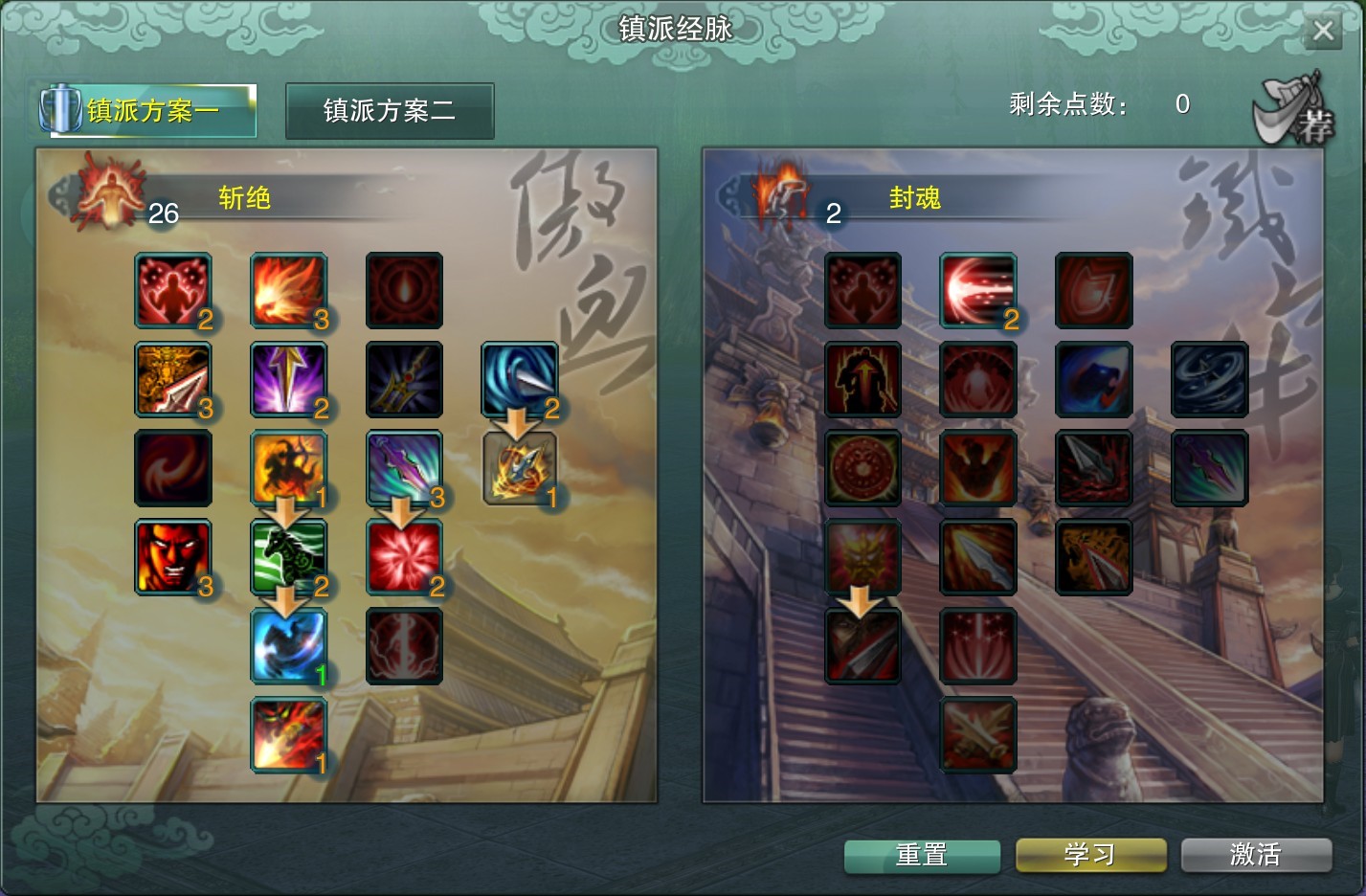
Task: Click the red burst skill at level 2
Action: pyautogui.click(x=403, y=556)
